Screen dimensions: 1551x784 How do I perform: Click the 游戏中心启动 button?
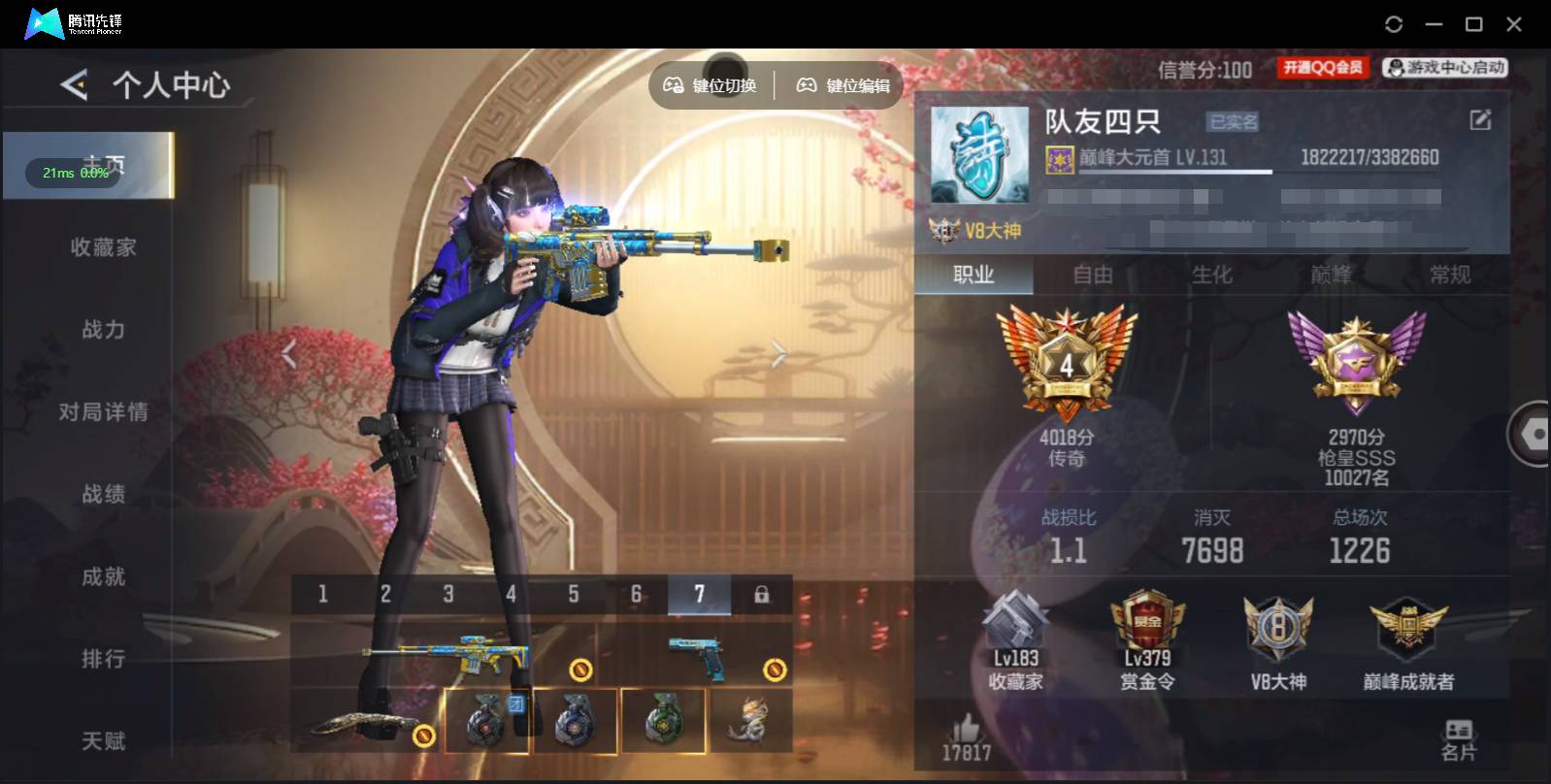tap(1445, 67)
